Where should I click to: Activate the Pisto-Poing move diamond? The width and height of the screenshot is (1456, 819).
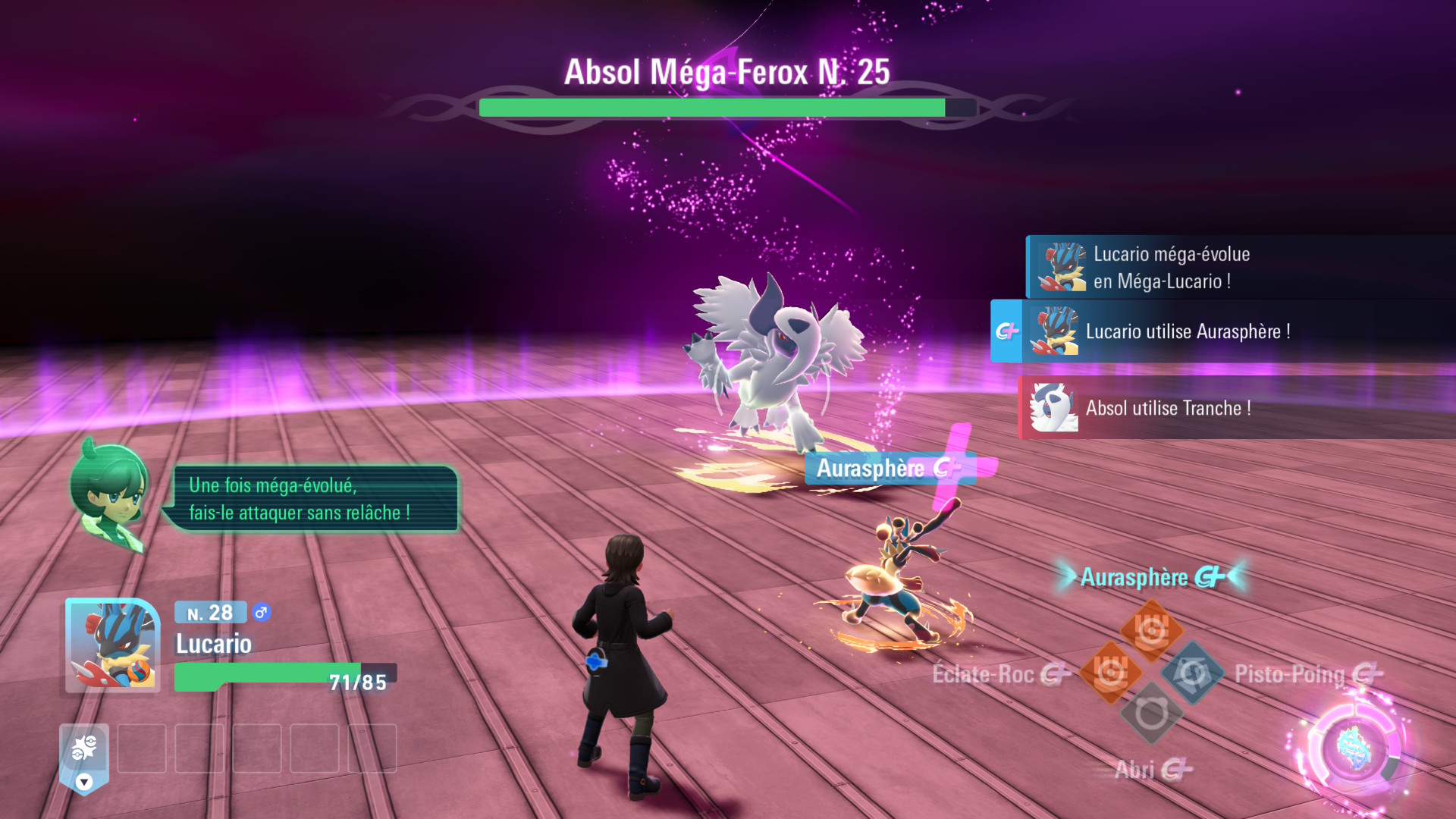(1193, 672)
